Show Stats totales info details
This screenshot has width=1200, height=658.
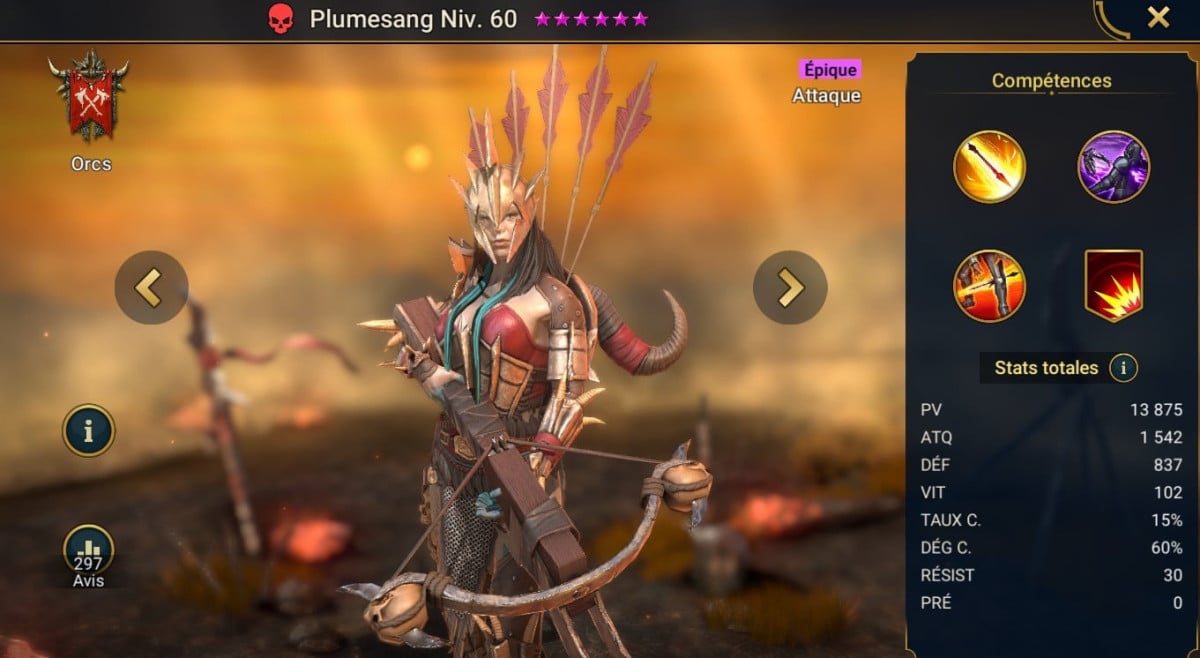[x=1123, y=368]
